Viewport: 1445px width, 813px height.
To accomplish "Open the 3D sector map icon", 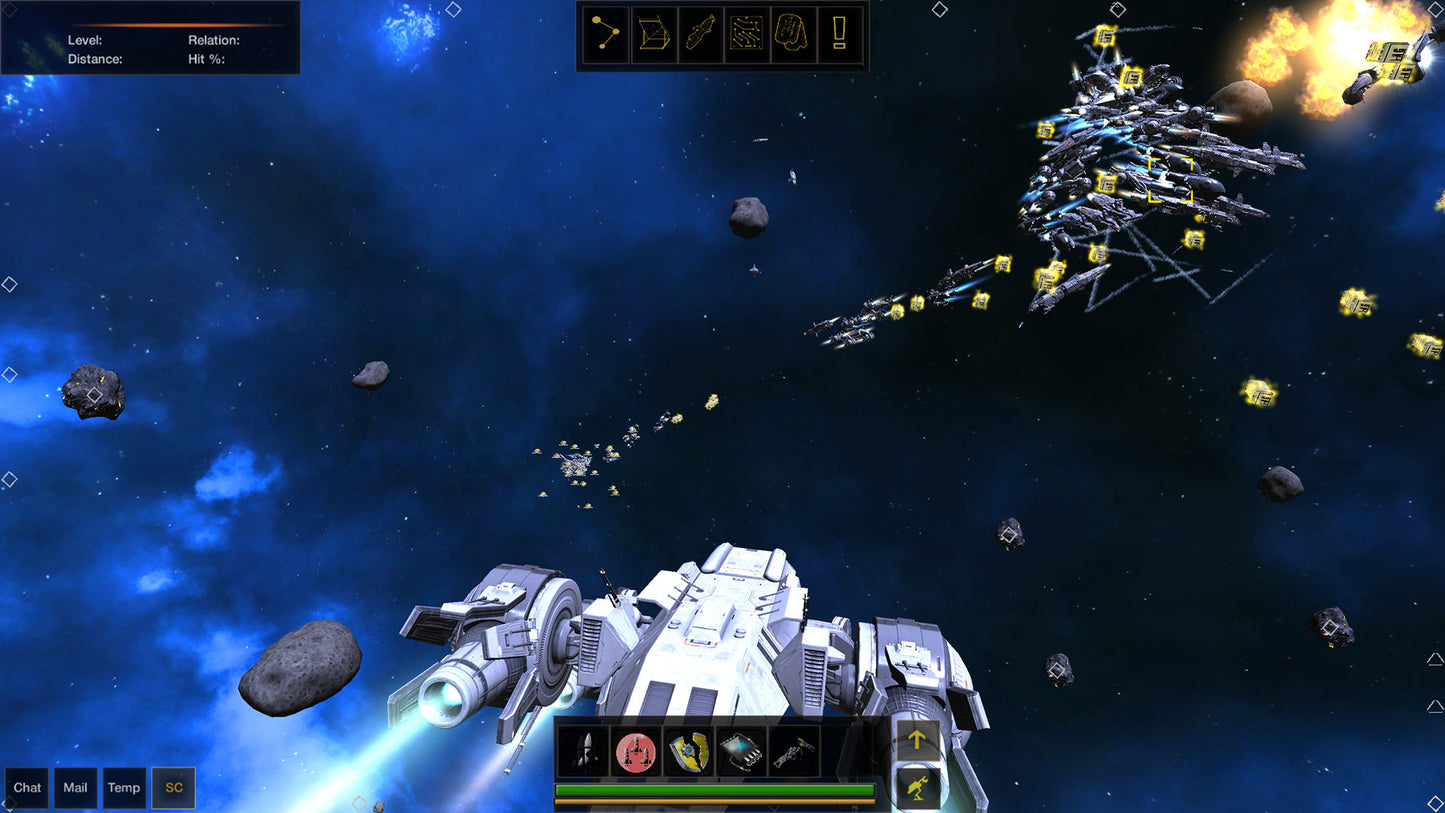I will [653, 33].
